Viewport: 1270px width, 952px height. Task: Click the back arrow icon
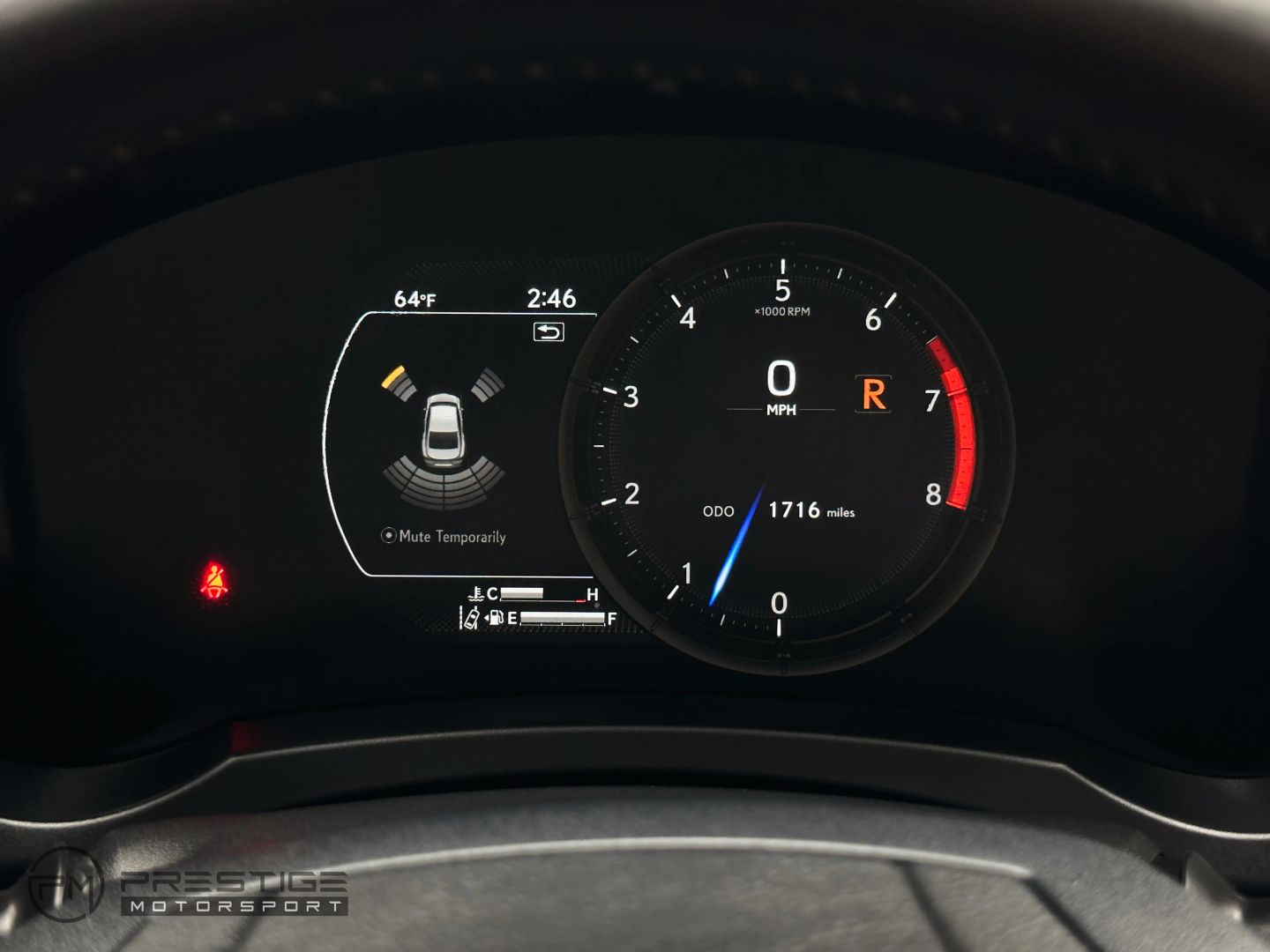pos(549,331)
